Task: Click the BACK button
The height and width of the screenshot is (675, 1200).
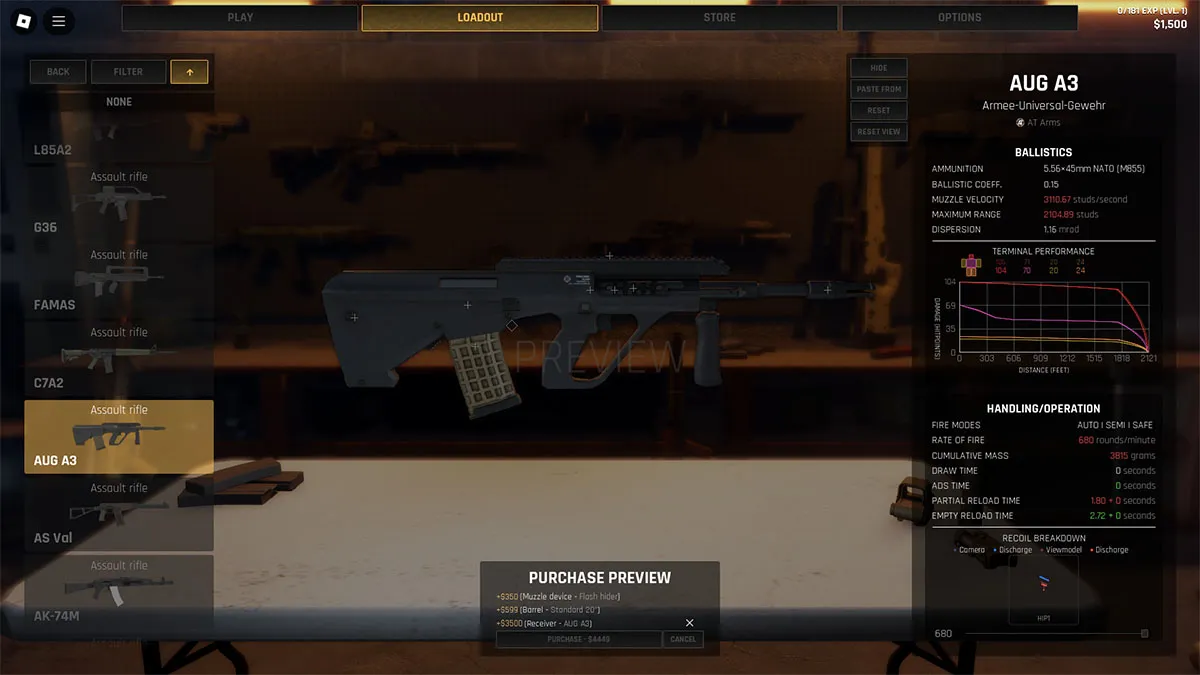Action: 58,72
